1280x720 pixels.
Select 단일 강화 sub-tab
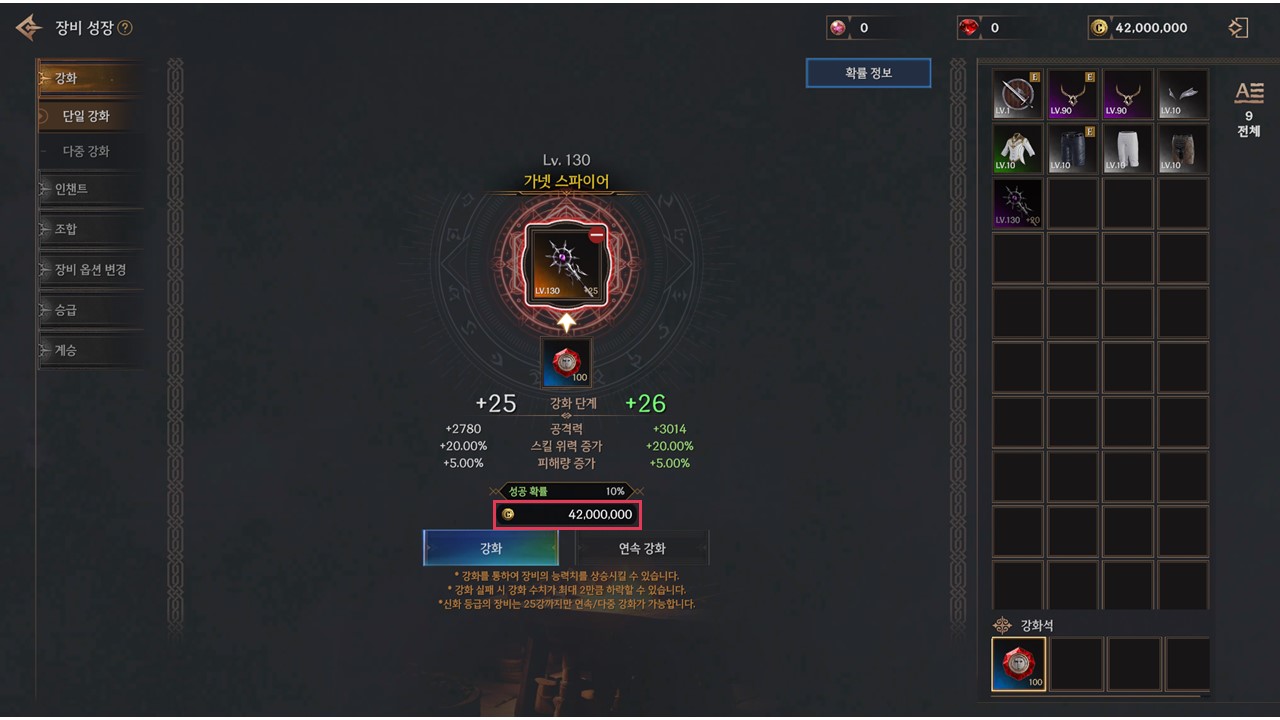[86, 116]
